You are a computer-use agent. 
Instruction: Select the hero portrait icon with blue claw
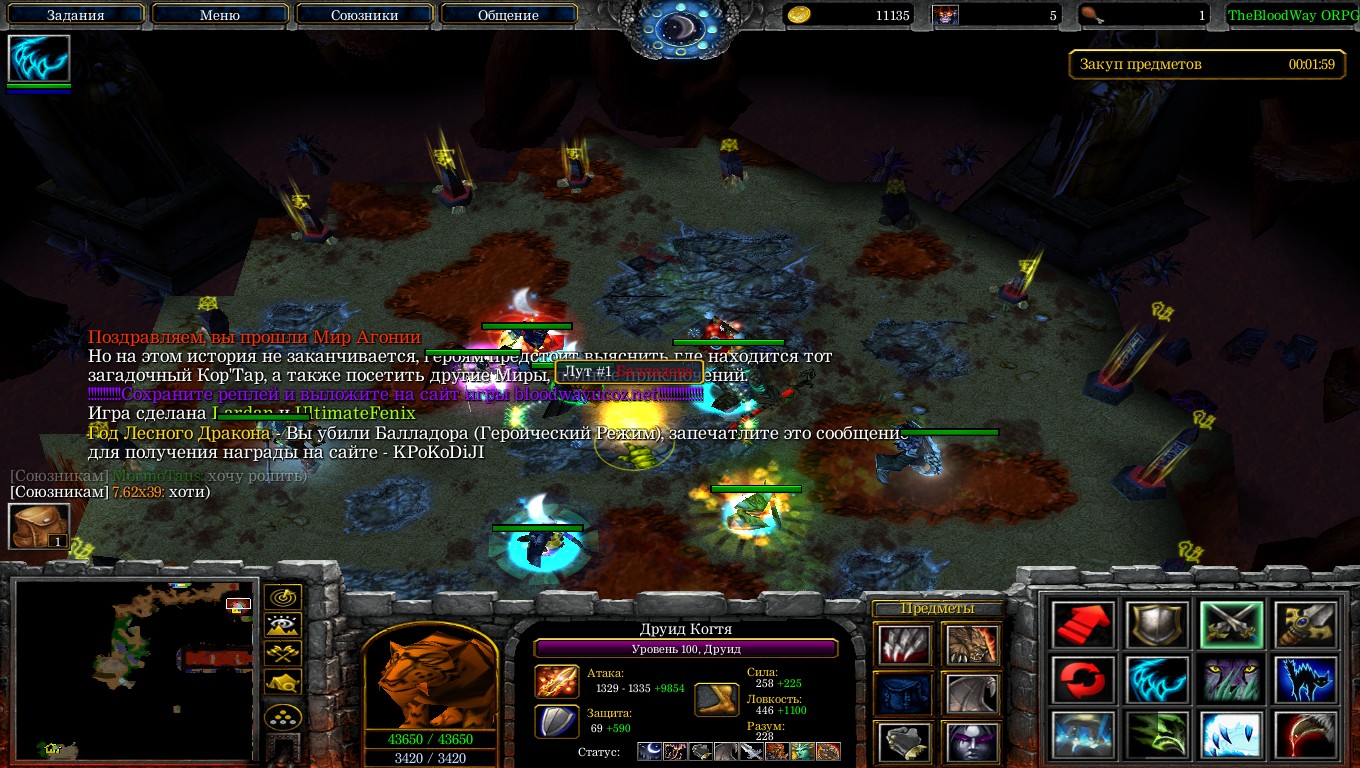pos(39,59)
